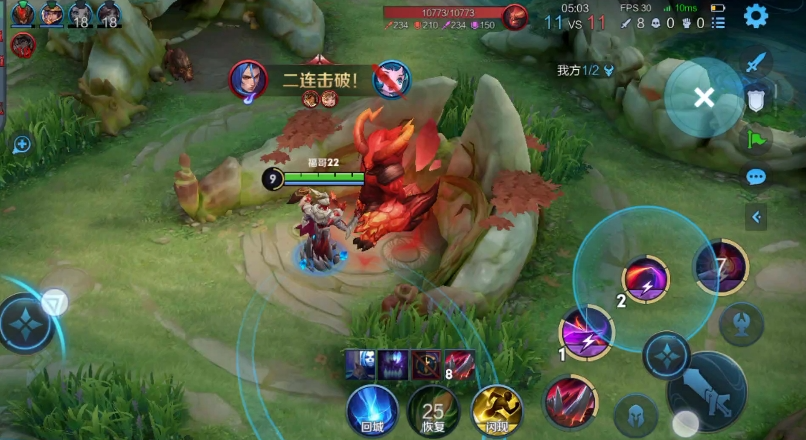Select the ultimate skill on cooldown
Image resolution: width=806 pixels, height=440 pixels.
[720, 268]
